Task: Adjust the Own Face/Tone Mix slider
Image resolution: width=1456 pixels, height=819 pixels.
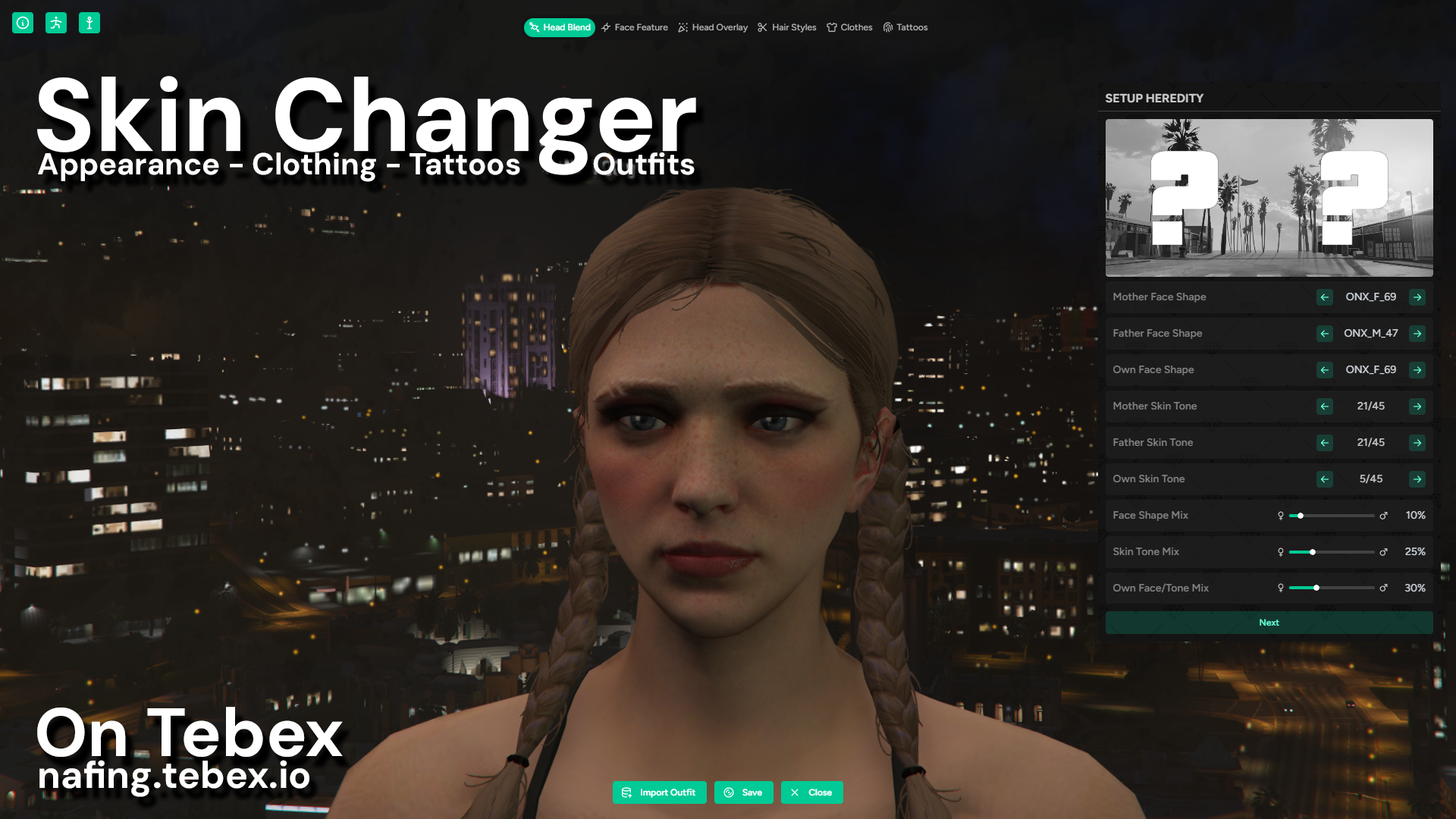Action: coord(1317,588)
